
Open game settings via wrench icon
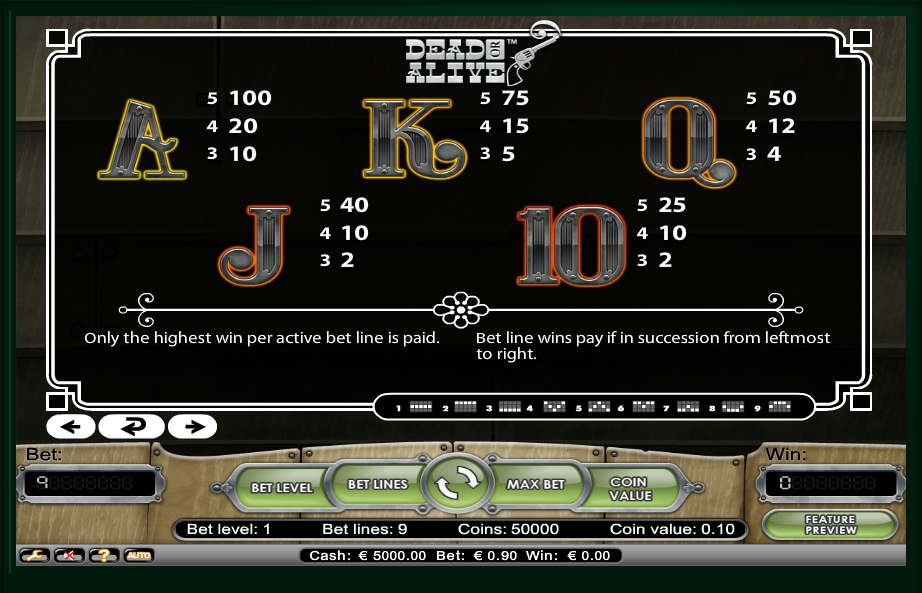tap(34, 555)
